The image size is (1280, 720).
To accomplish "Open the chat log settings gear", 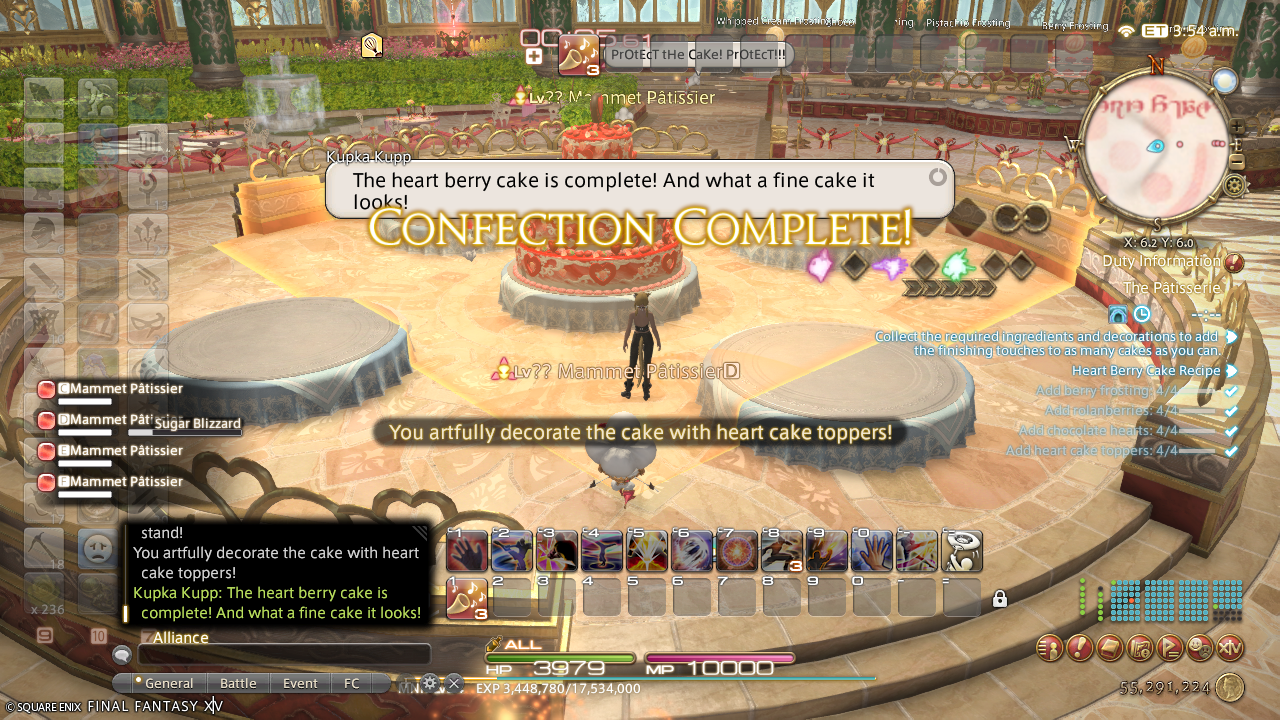I will [431, 683].
